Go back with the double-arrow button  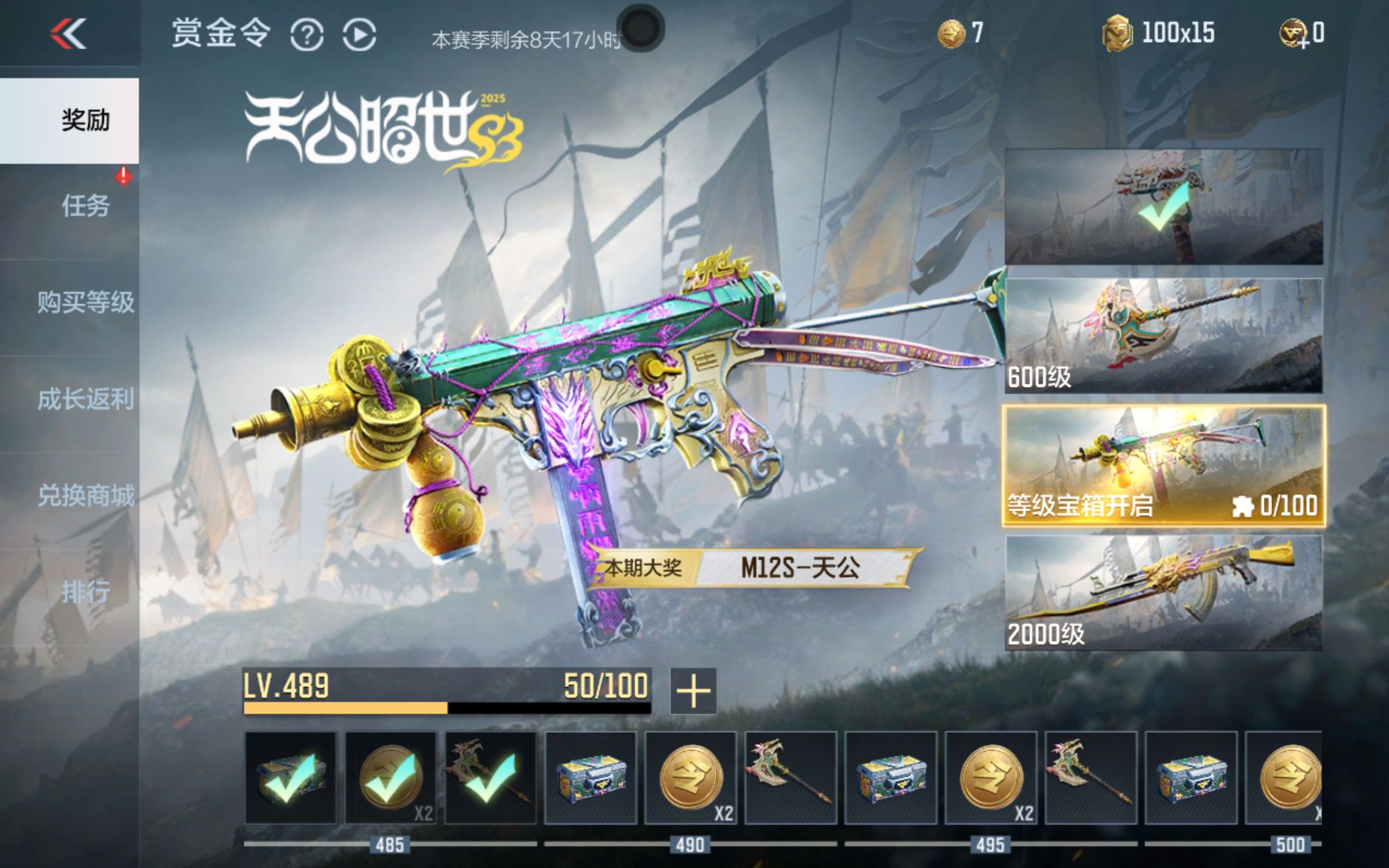click(x=68, y=33)
